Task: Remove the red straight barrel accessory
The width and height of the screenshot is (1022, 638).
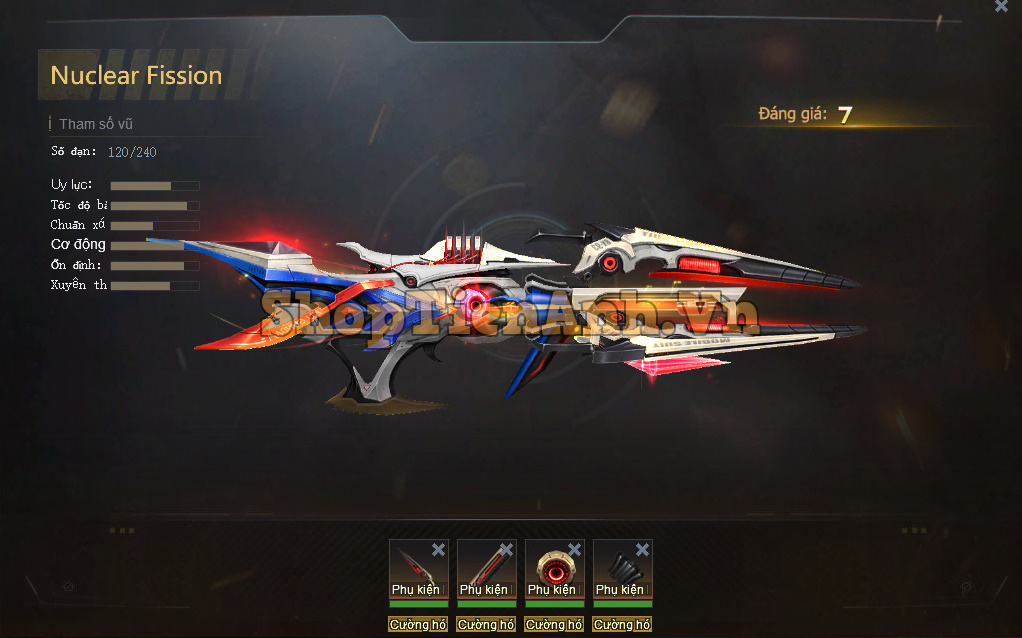Action: point(506,549)
